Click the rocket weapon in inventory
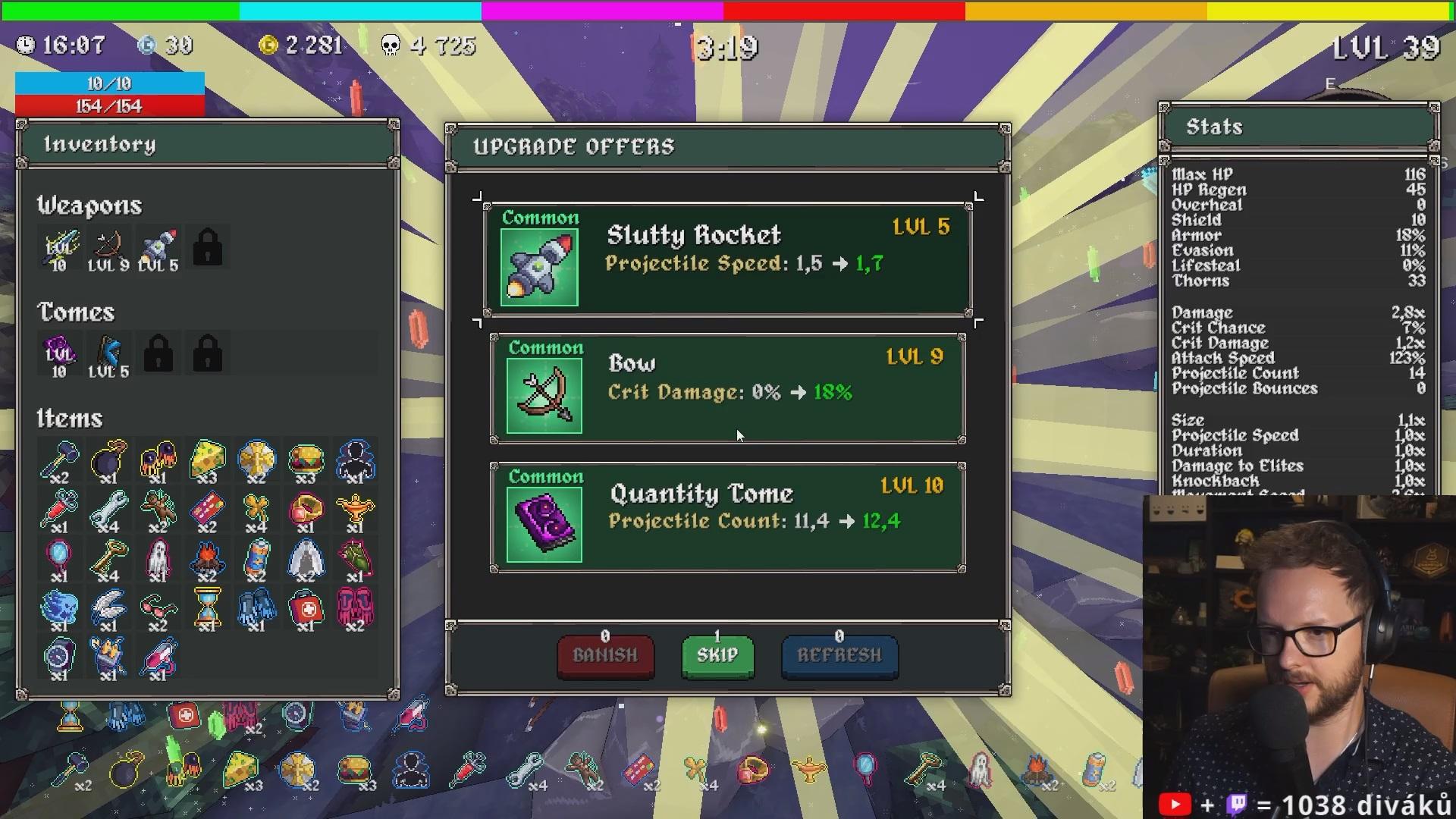The width and height of the screenshot is (1456, 819). 158,249
